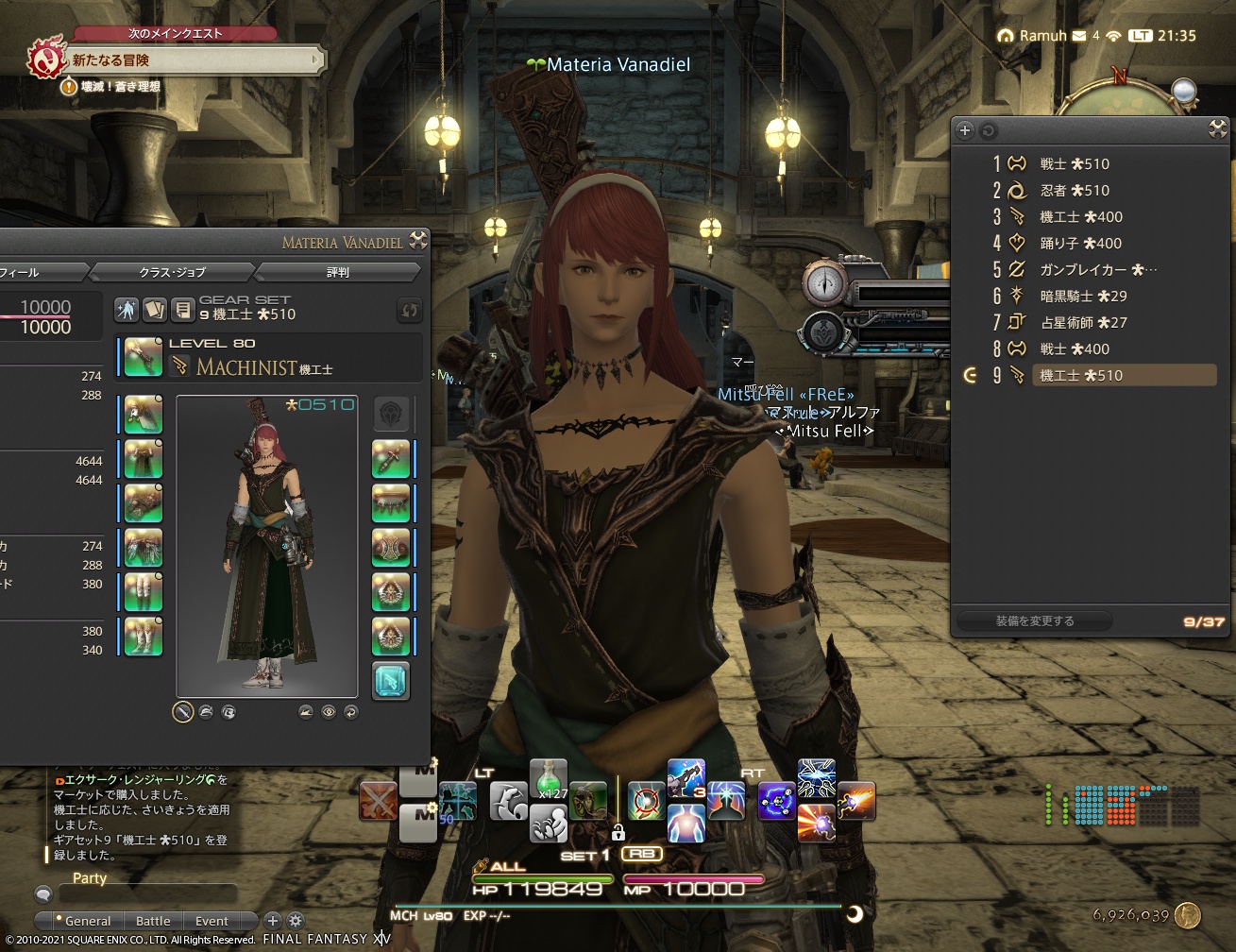Click the potion icon showing x127 on hotbar
1236x952 pixels.
pyautogui.click(x=549, y=779)
